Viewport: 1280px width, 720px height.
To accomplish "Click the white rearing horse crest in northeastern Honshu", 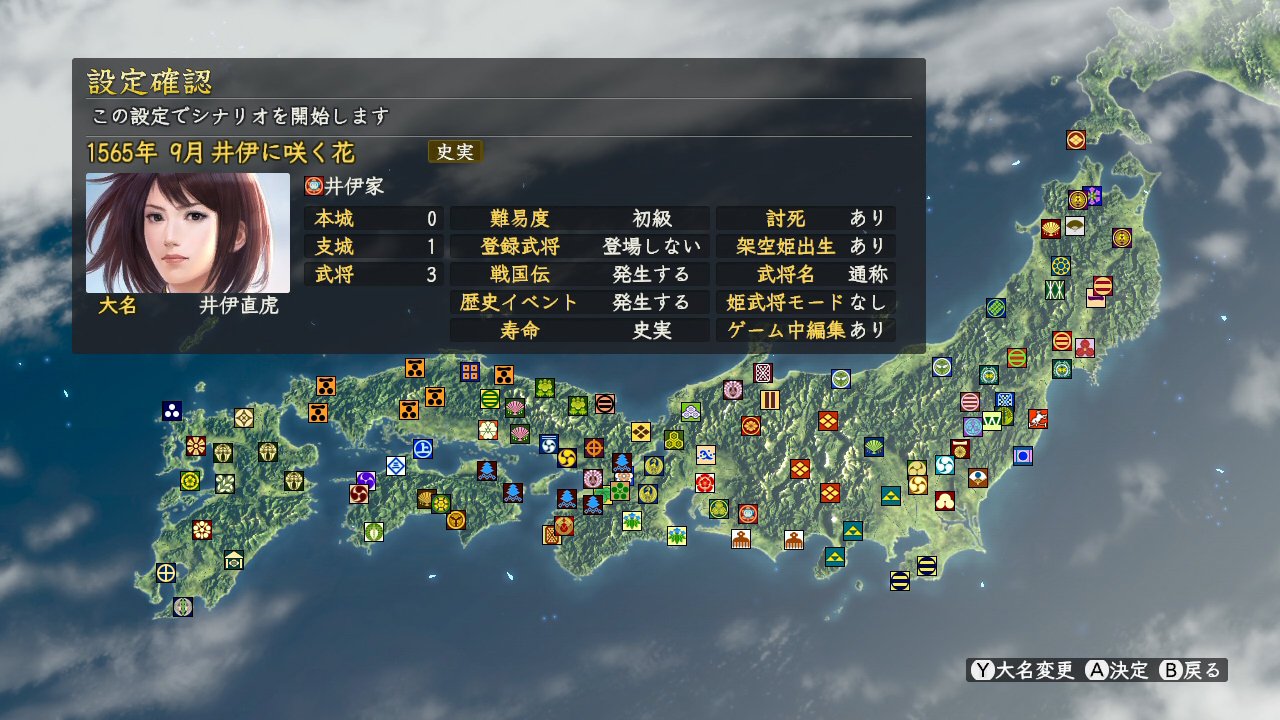I will [1038, 419].
